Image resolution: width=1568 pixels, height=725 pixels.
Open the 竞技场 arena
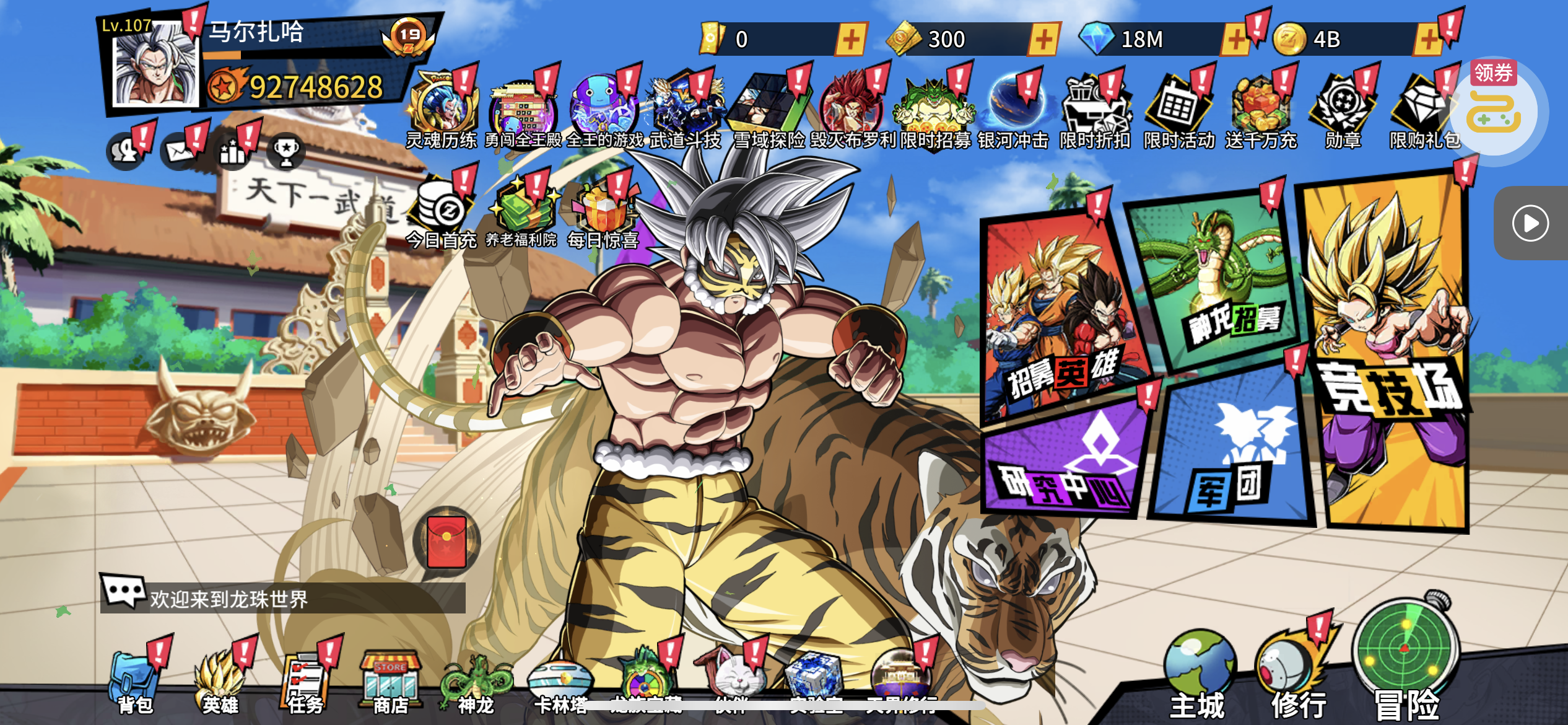click(1390, 359)
